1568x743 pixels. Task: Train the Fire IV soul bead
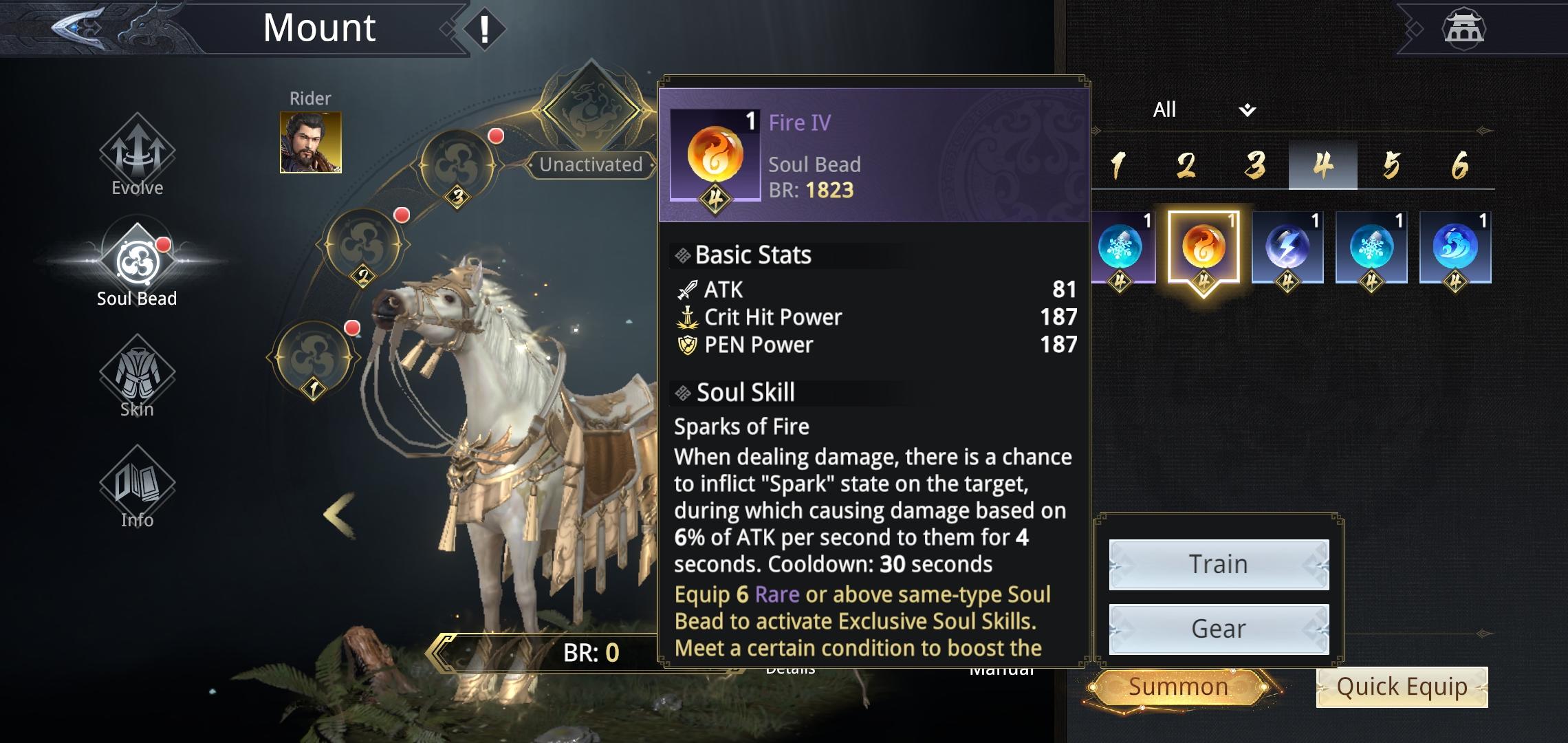[x=1219, y=564]
